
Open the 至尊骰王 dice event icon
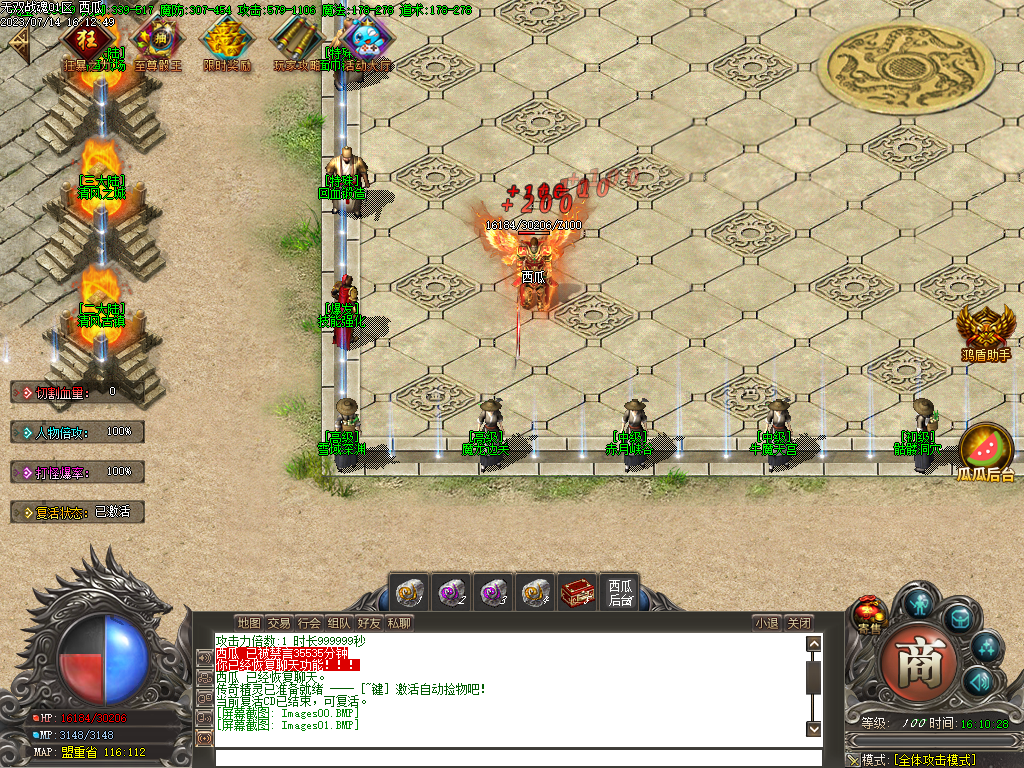pyautogui.click(x=158, y=42)
